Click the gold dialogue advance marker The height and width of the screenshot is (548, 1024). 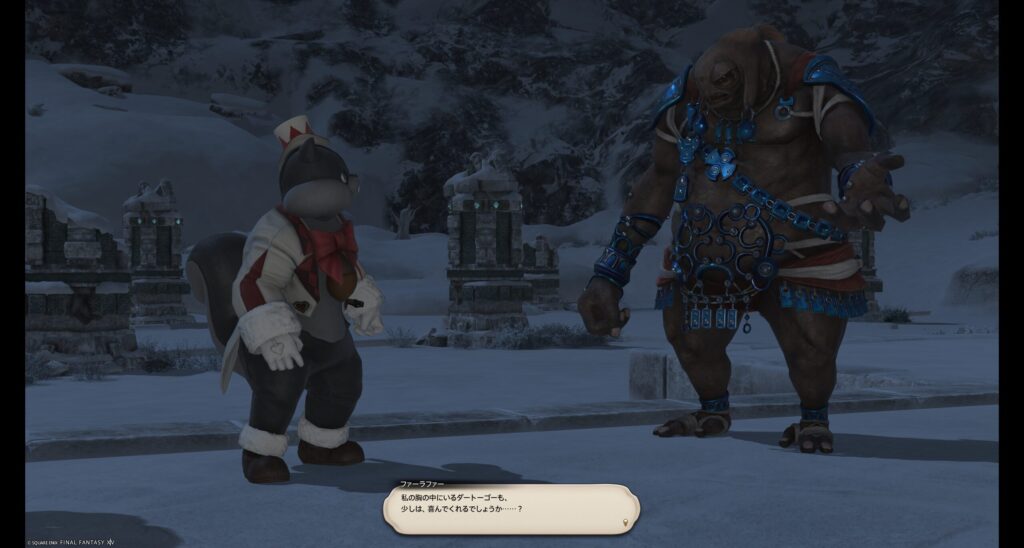point(627,522)
